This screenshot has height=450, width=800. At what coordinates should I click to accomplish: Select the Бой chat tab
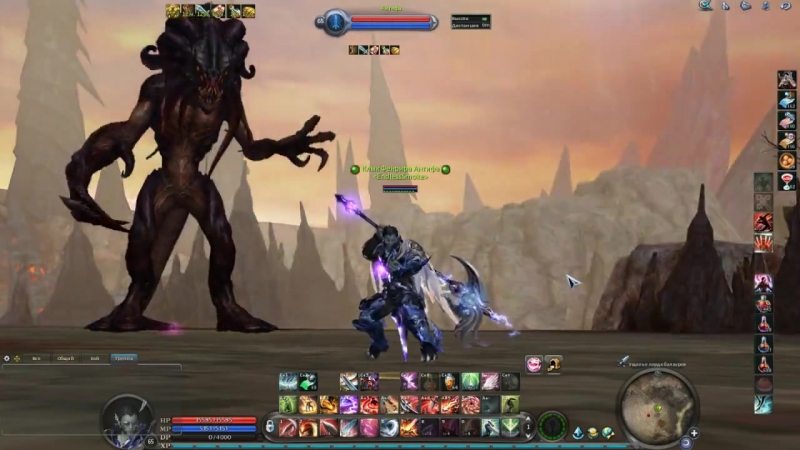pyautogui.click(x=95, y=357)
